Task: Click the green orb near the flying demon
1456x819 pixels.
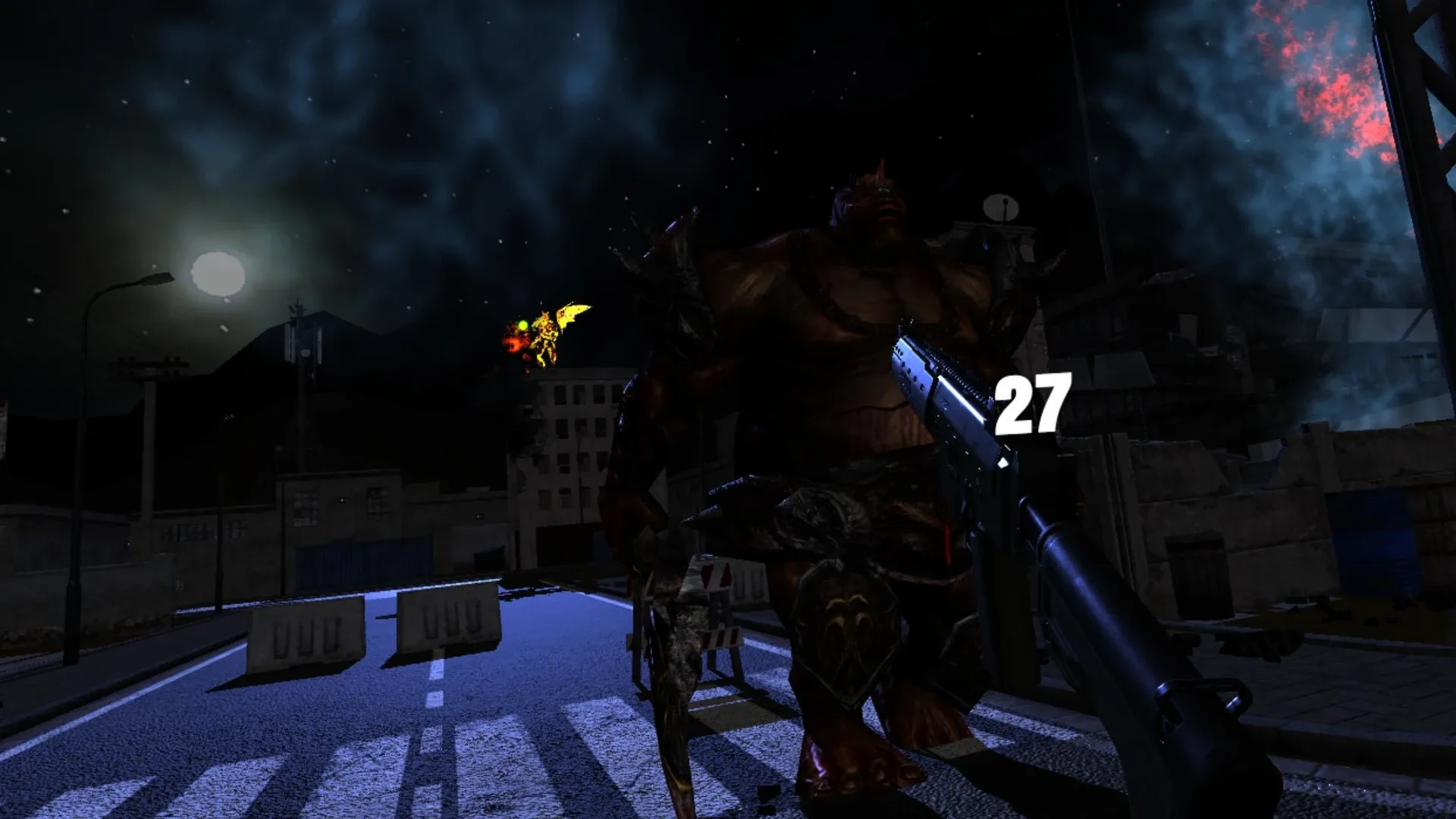Action: click(x=522, y=325)
